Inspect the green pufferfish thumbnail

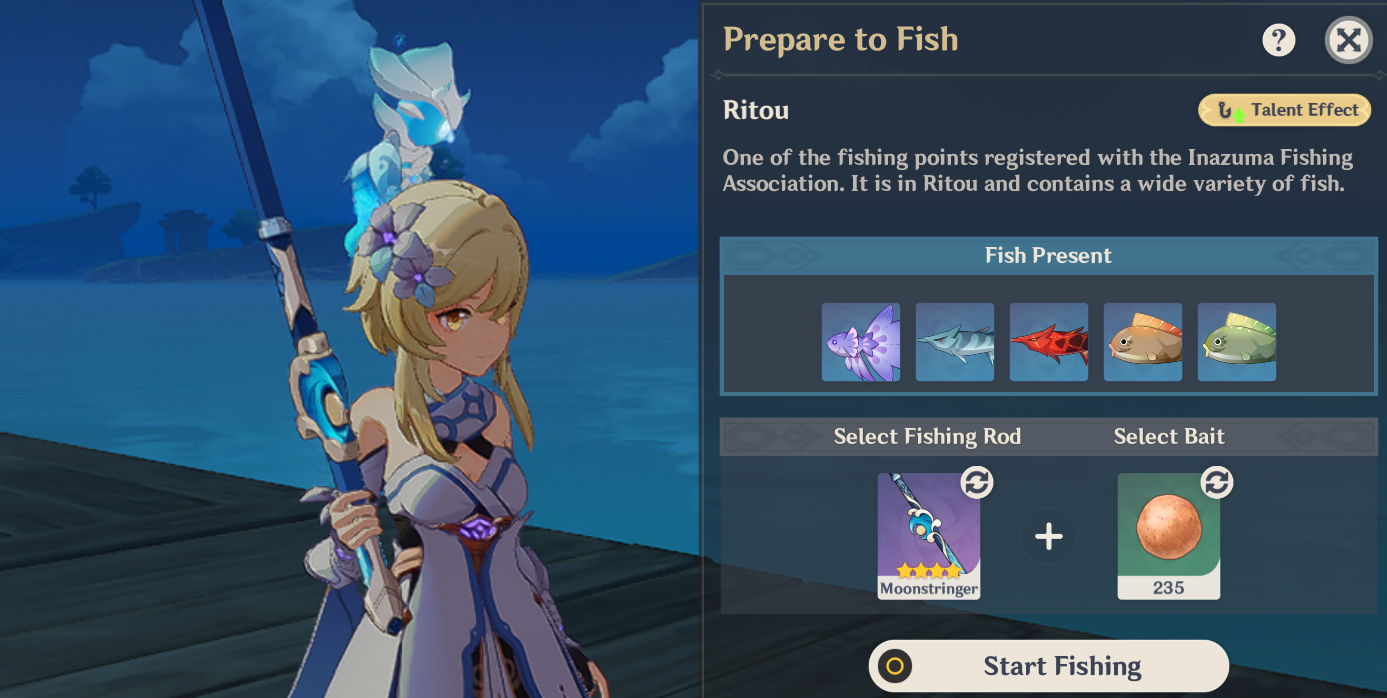[x=1237, y=342]
